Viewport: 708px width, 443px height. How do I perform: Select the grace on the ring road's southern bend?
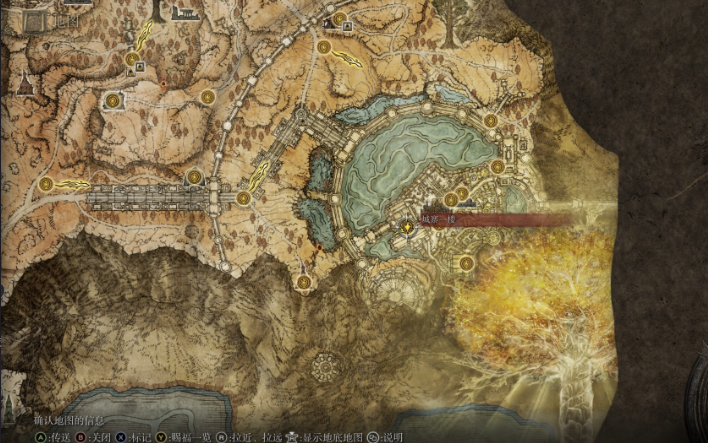click(x=303, y=285)
